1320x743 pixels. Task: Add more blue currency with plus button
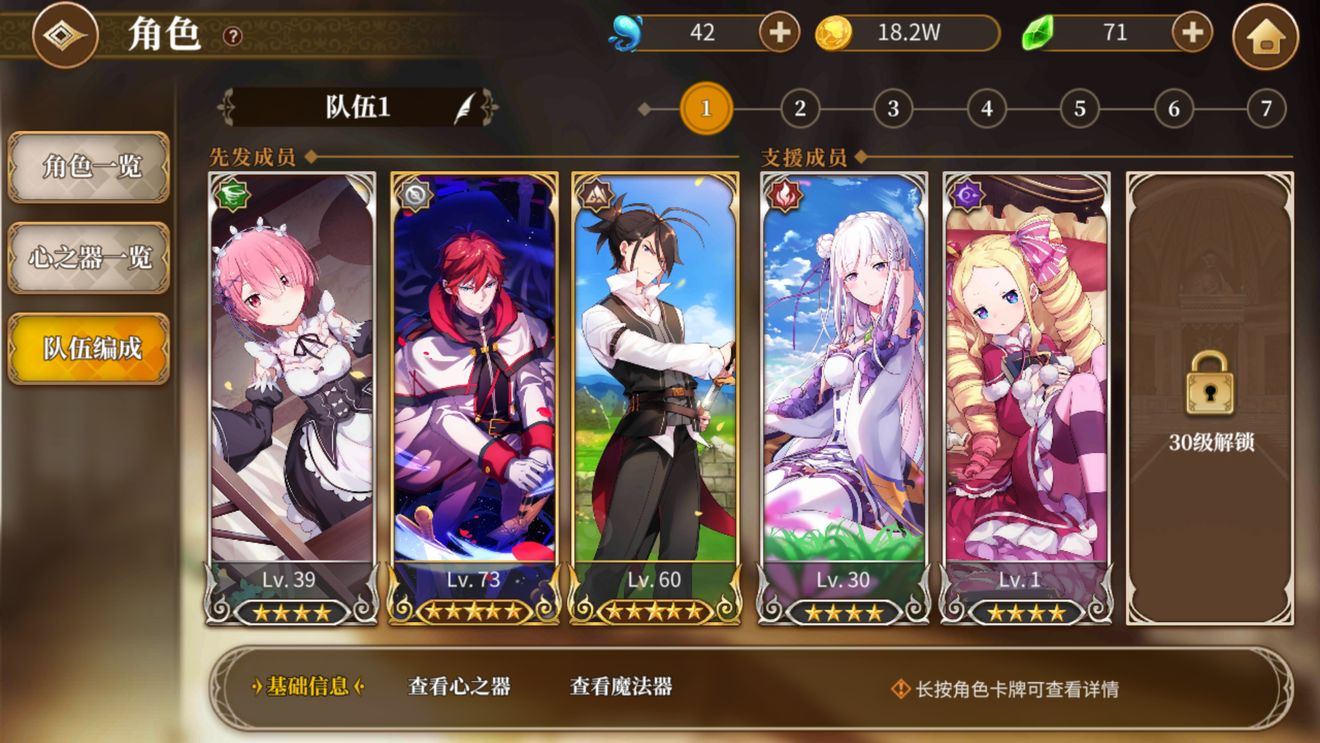(x=779, y=33)
